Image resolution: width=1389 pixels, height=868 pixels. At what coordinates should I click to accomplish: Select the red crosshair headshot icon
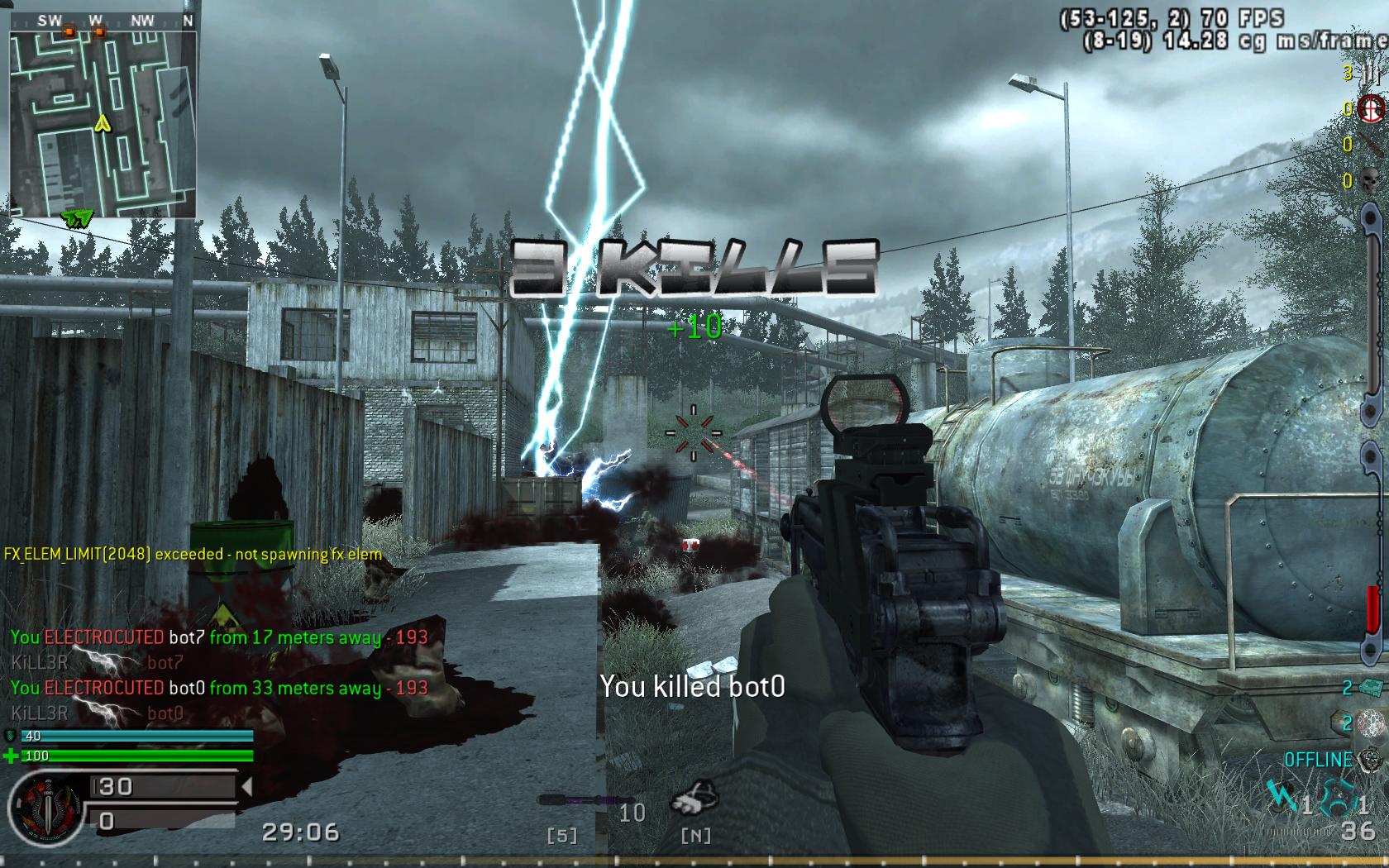(x=1373, y=108)
